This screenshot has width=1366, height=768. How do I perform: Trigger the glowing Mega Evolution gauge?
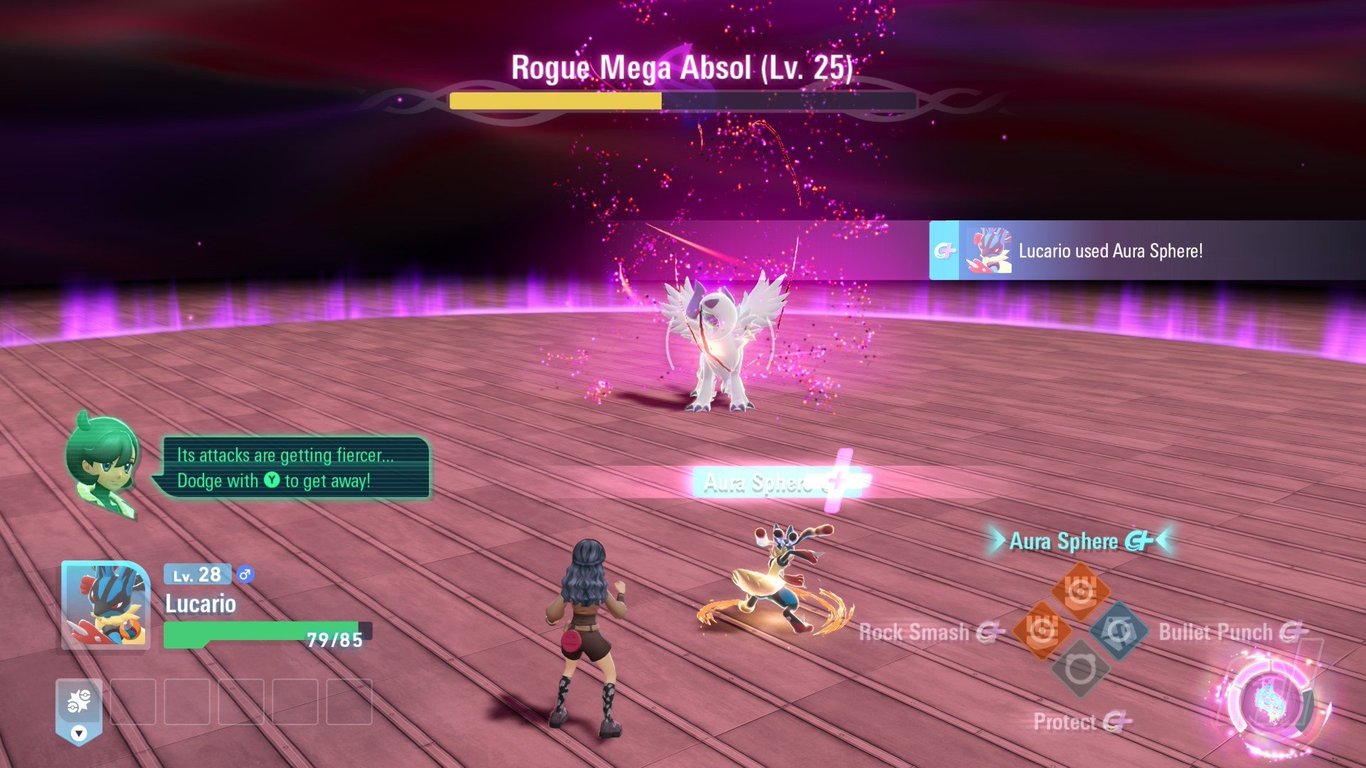[x=1270, y=701]
